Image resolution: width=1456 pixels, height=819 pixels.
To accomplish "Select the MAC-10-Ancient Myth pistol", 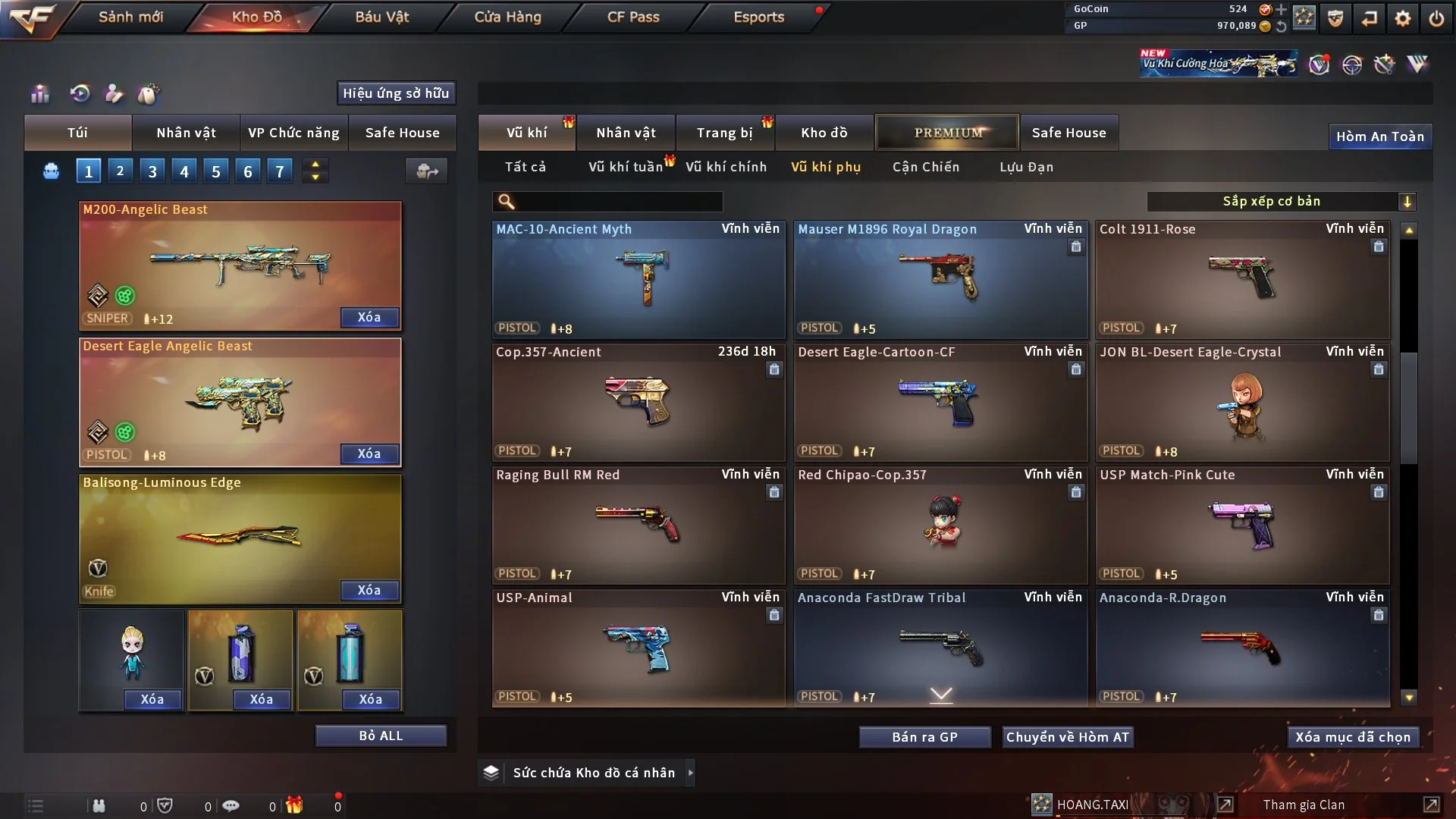I will coord(639,279).
